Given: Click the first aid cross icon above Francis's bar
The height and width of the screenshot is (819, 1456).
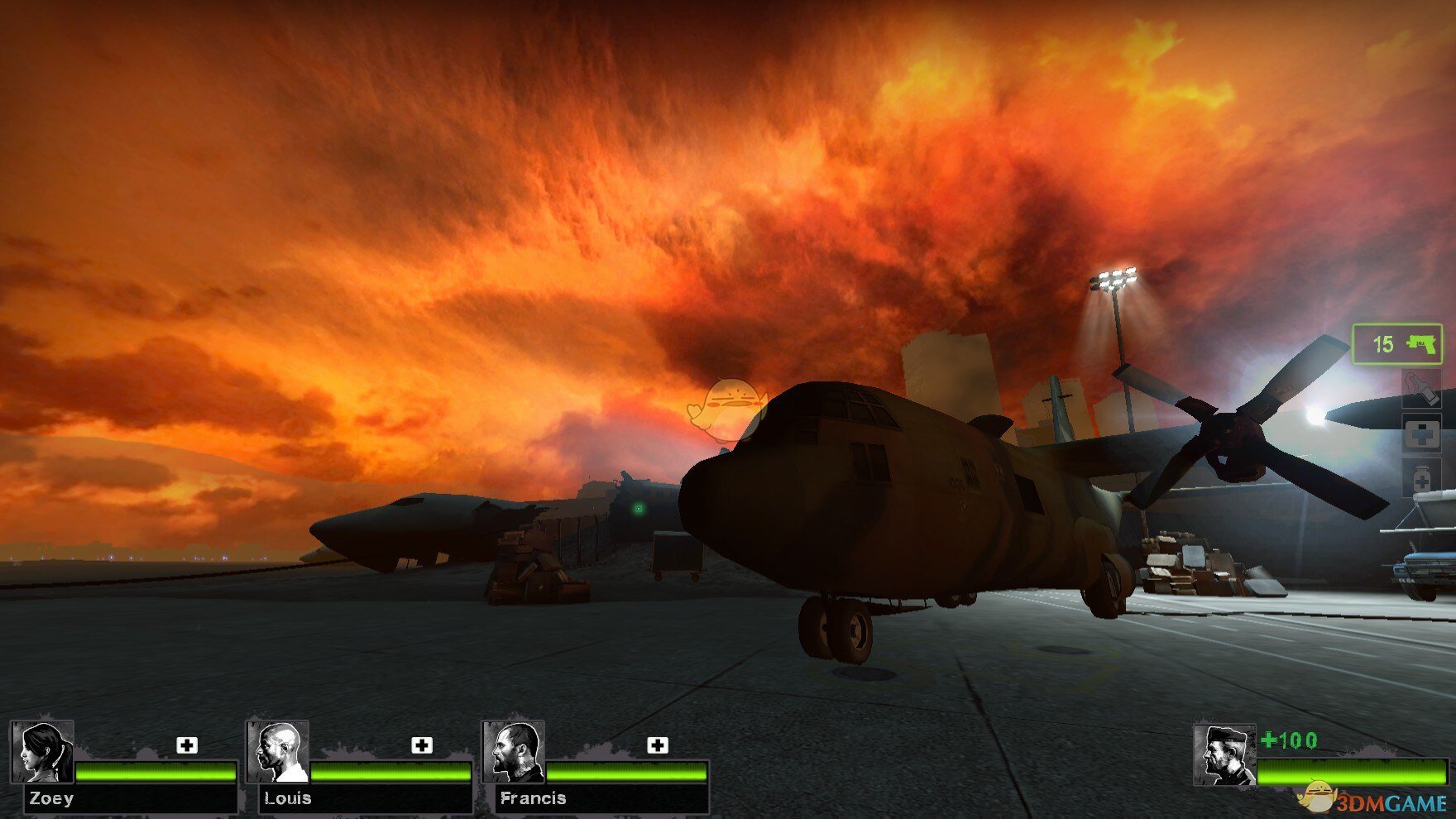Looking at the screenshot, I should pyautogui.click(x=659, y=745).
